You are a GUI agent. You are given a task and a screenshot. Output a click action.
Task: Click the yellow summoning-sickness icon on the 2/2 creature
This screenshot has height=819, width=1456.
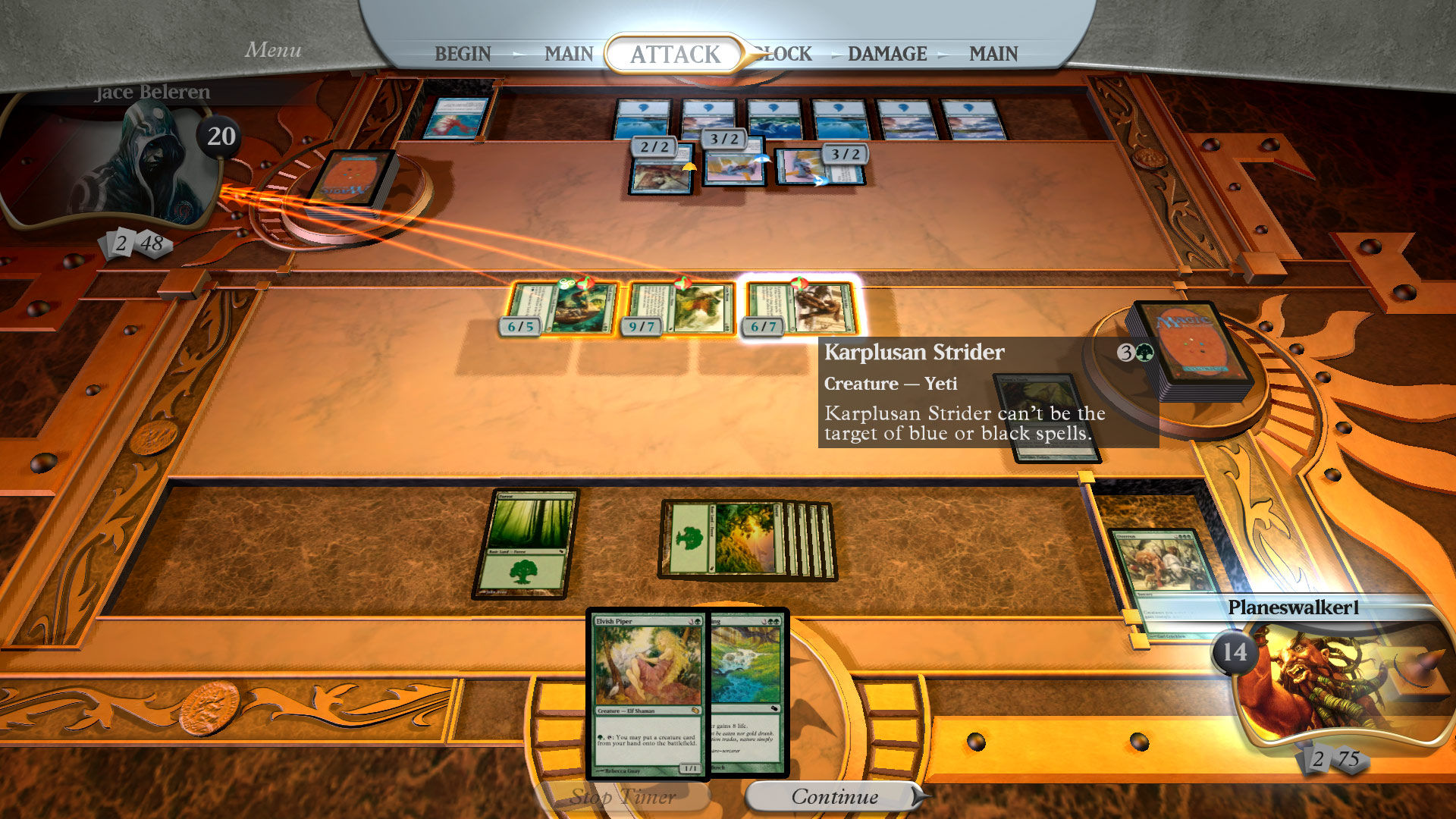(689, 168)
